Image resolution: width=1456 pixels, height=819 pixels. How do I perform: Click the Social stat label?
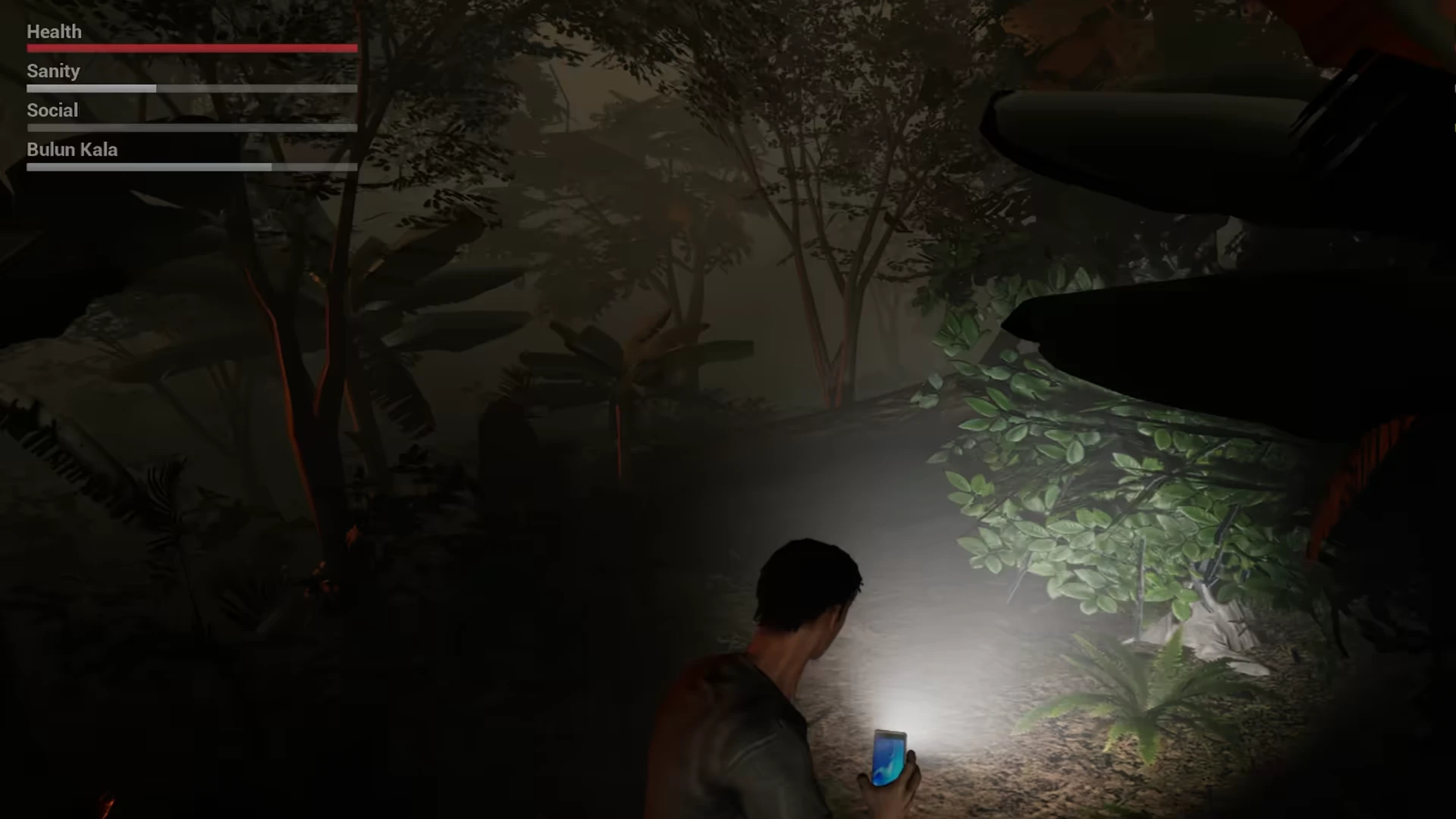click(52, 110)
